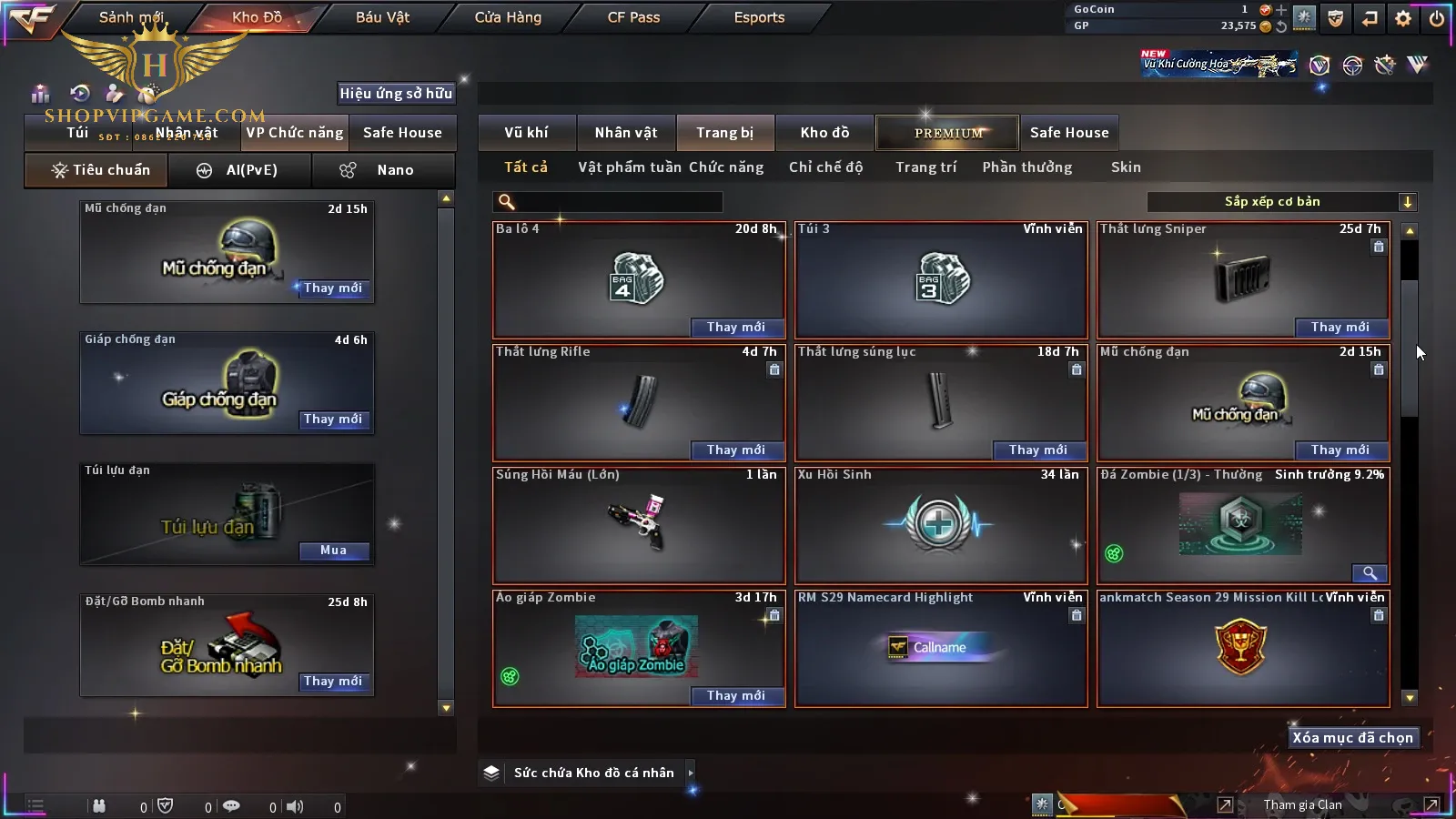Show the Skin filter category

(1126, 167)
